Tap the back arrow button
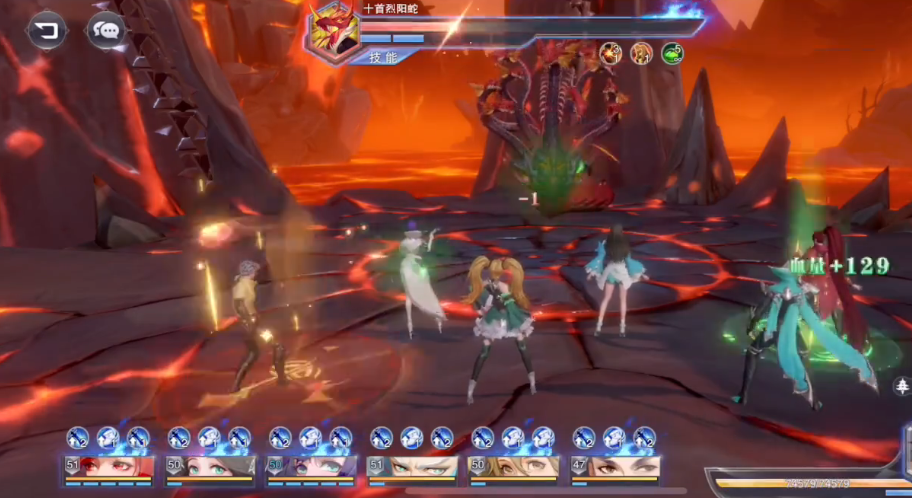This screenshot has height=498, width=912. coord(45,30)
